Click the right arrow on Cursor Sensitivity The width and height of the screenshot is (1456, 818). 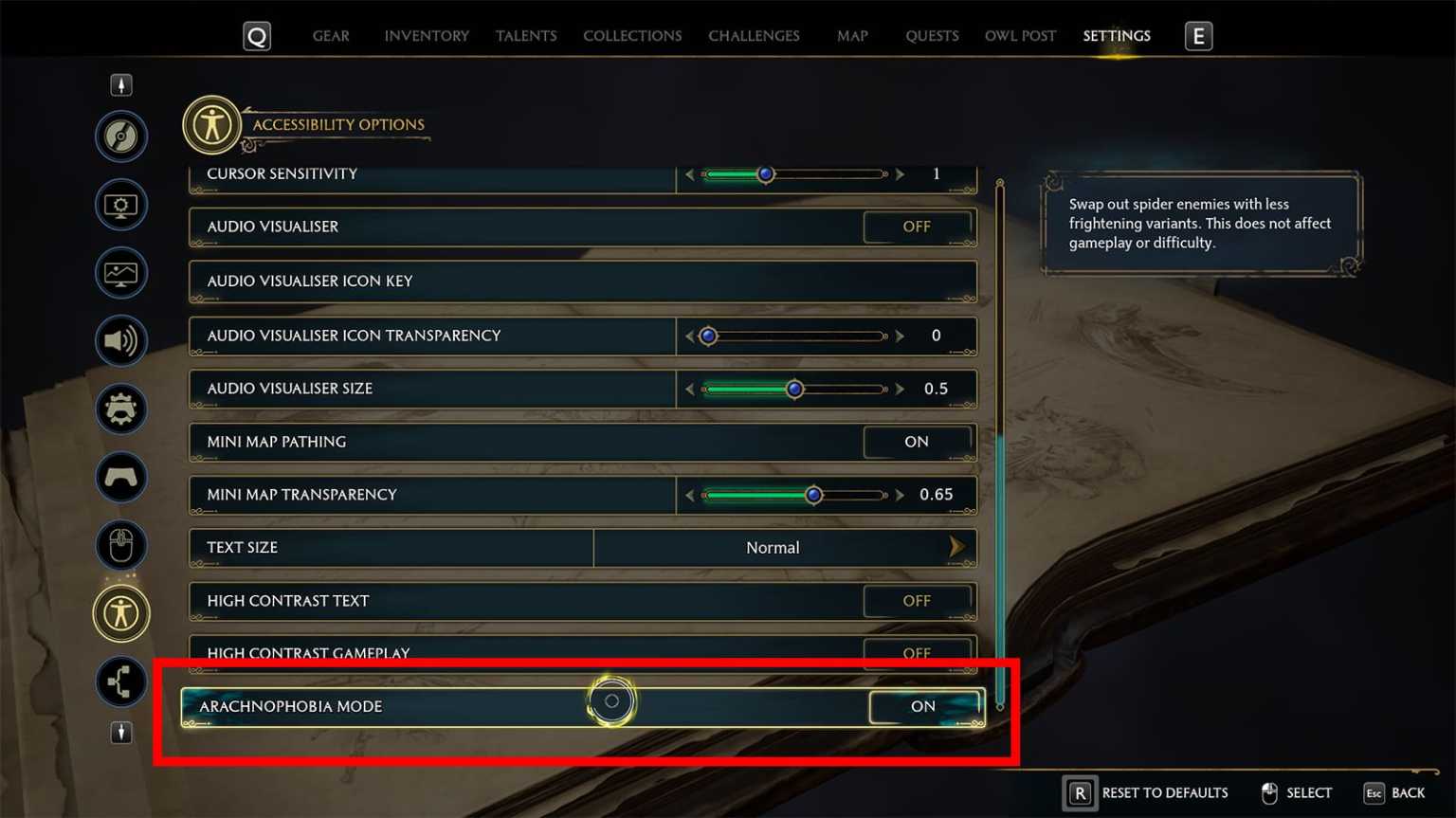coord(899,173)
